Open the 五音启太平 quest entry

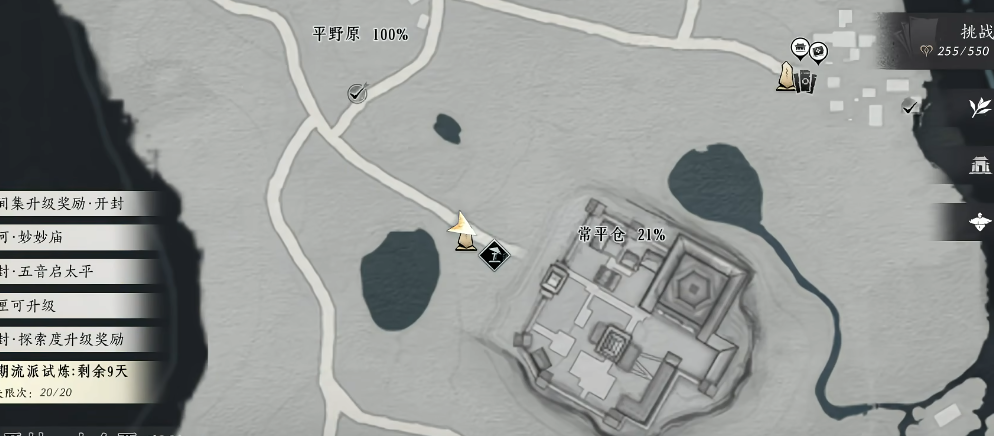coord(75,272)
